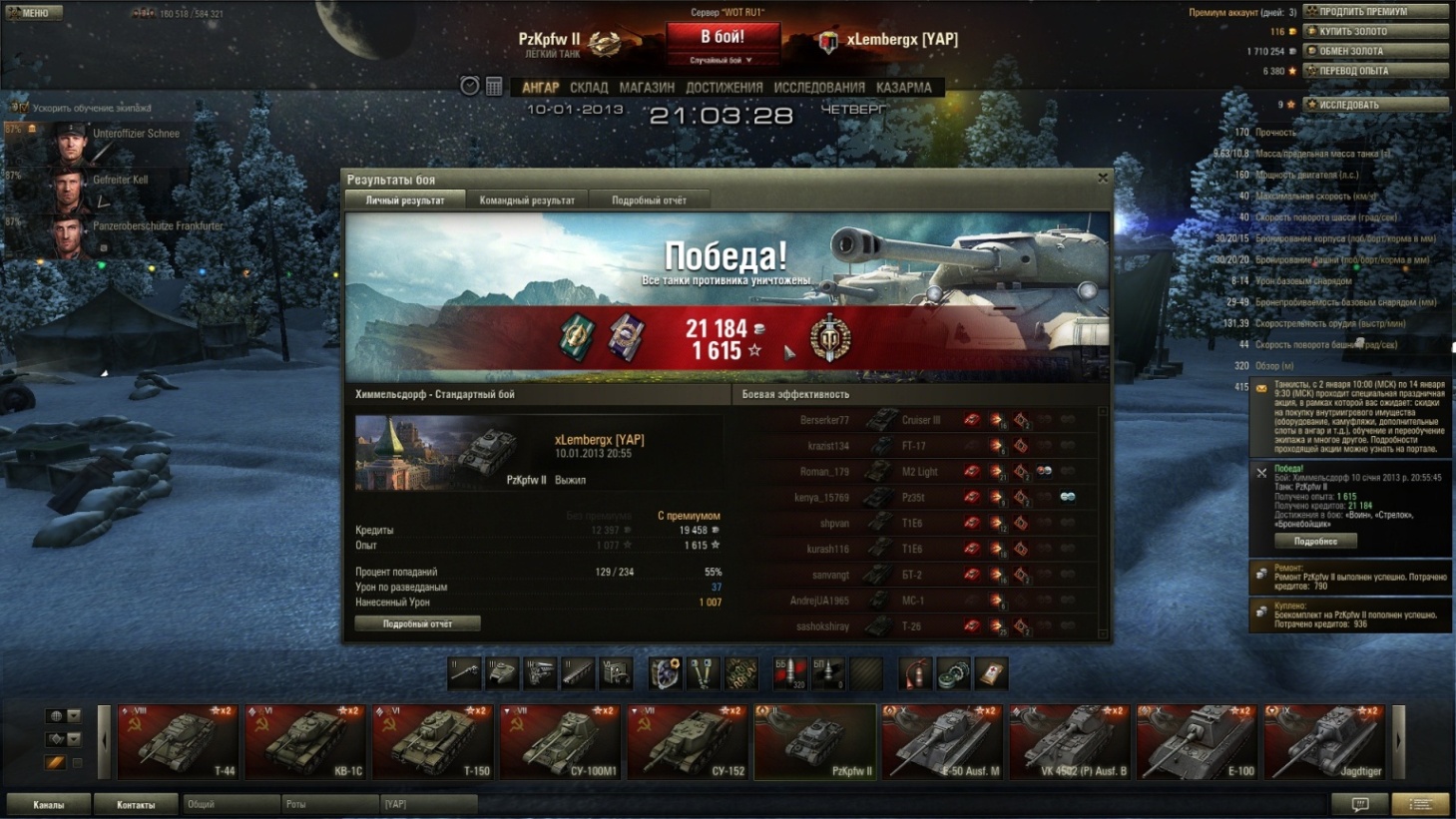The height and width of the screenshot is (819, 1456).
Task: Switch to the СКЛАД section
Action: click(589, 88)
